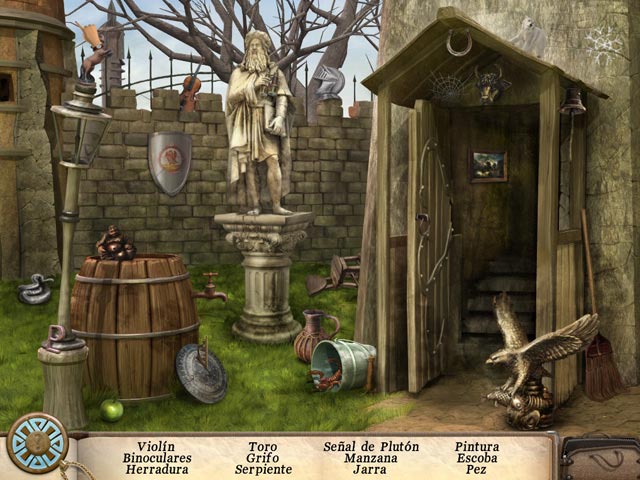This screenshot has height=480, width=640.
Task: Open the suitcase inventory
Action: [x=599, y=459]
